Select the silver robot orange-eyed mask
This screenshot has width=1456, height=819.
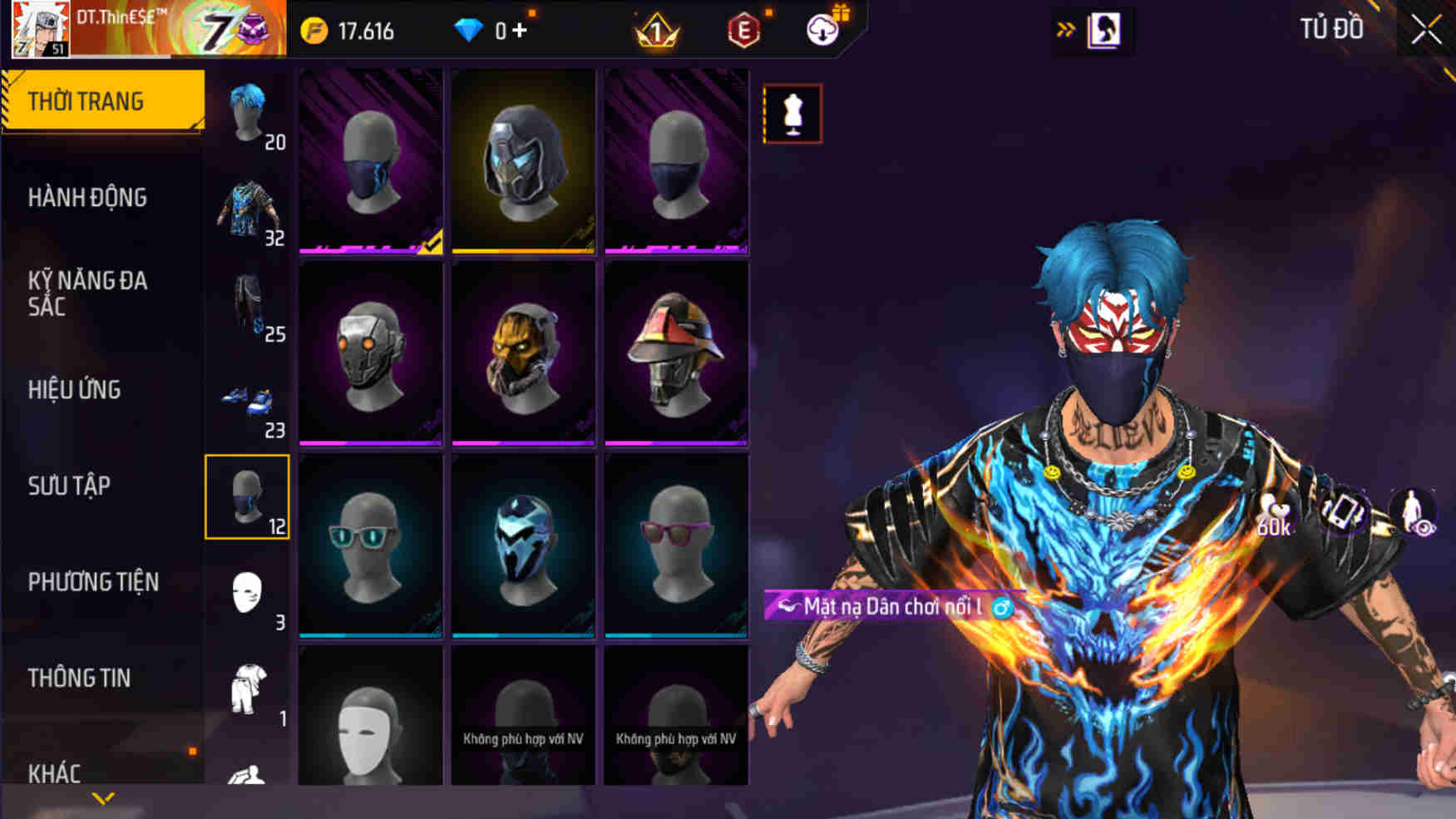coord(370,354)
